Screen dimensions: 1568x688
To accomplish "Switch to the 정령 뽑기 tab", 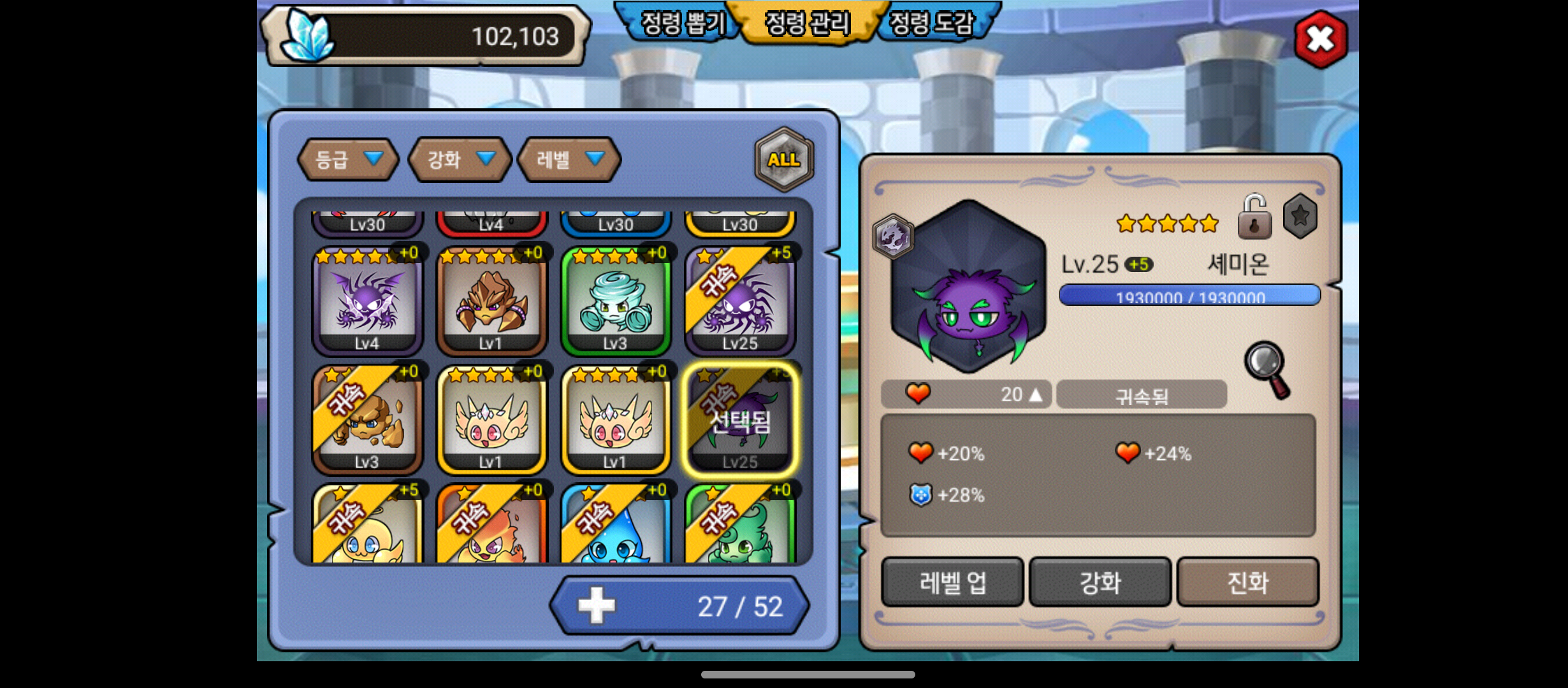I will (682, 24).
